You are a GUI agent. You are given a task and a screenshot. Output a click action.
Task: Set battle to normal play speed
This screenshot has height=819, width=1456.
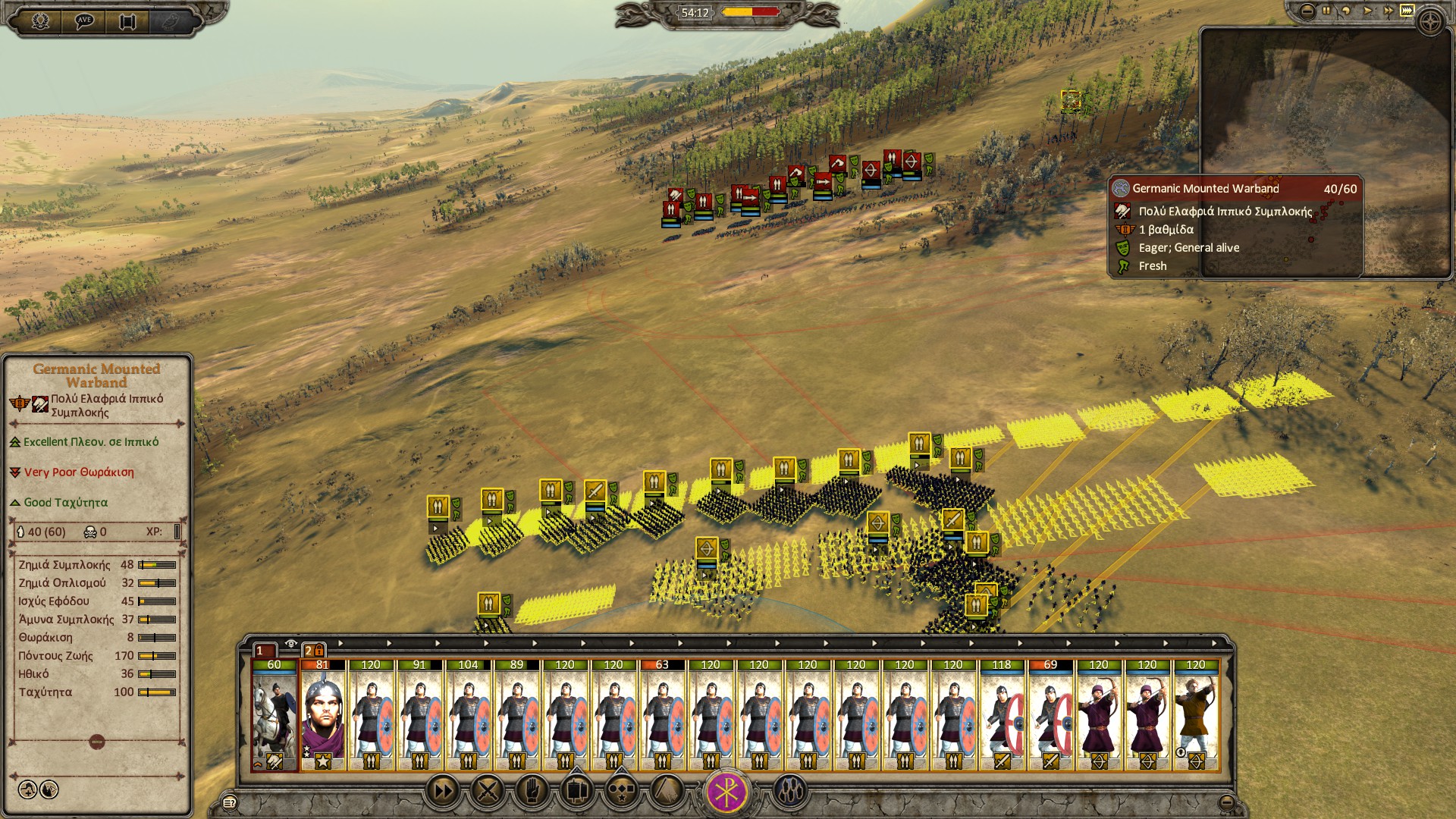coord(1367,11)
